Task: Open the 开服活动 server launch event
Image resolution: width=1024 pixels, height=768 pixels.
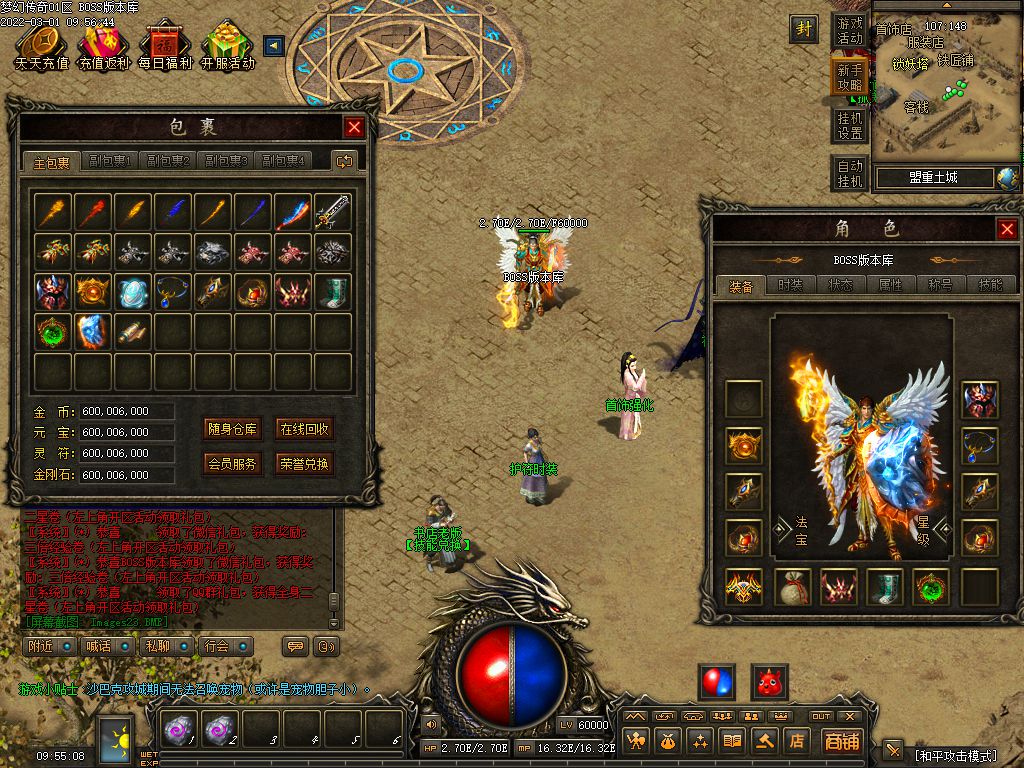Action: tap(227, 47)
